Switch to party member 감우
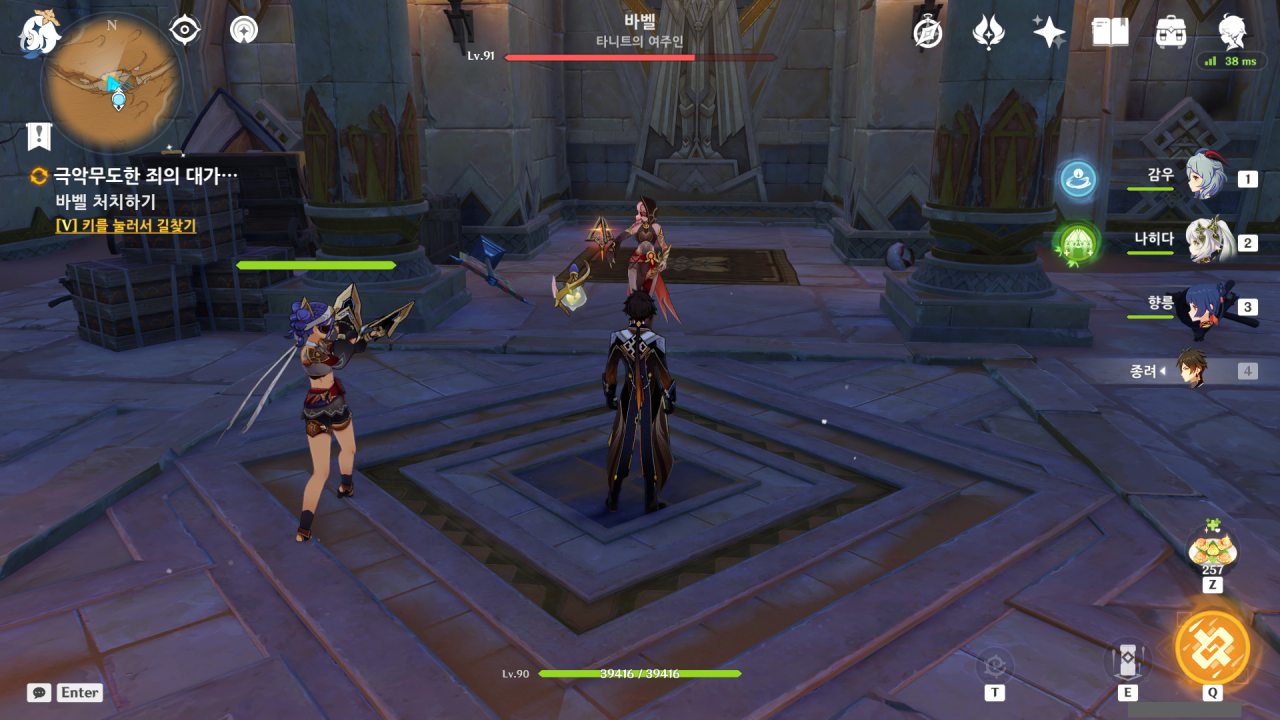 tap(1205, 177)
